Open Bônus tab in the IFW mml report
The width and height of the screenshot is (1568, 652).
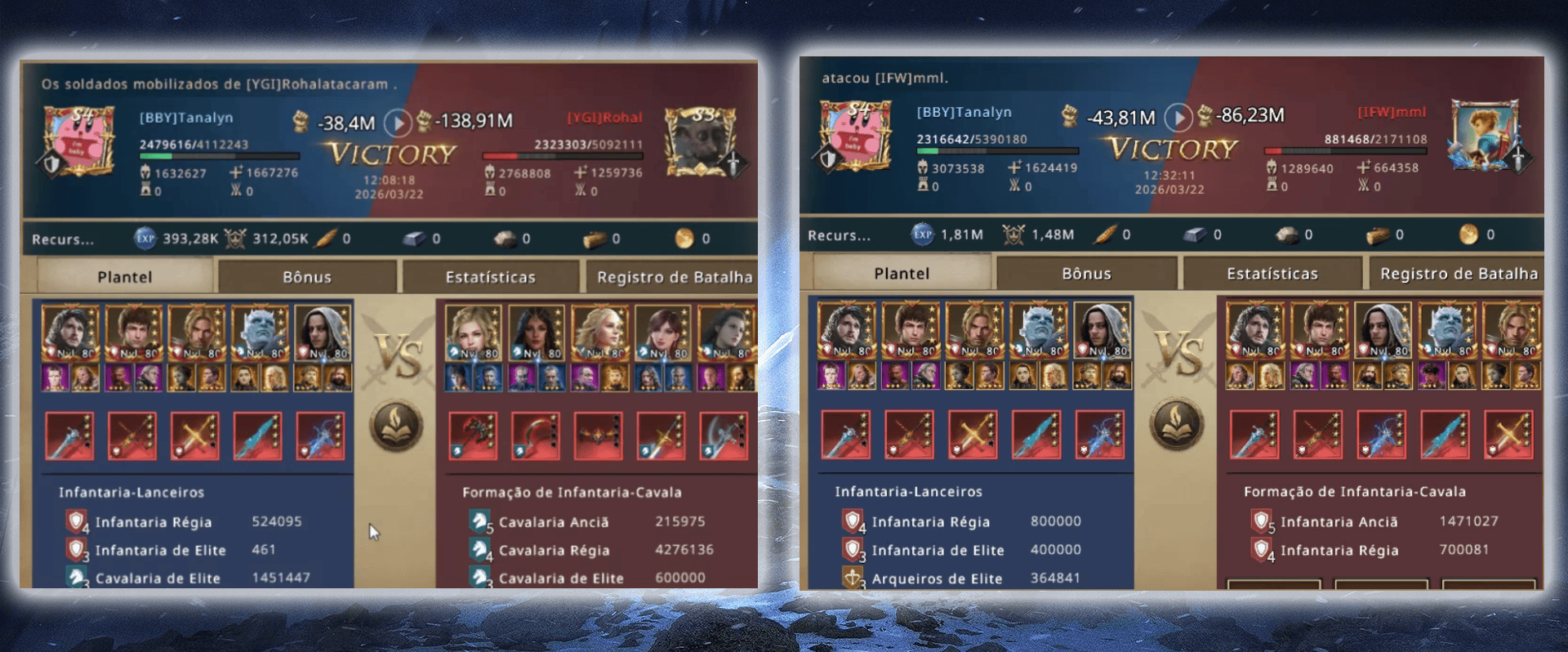1086,274
